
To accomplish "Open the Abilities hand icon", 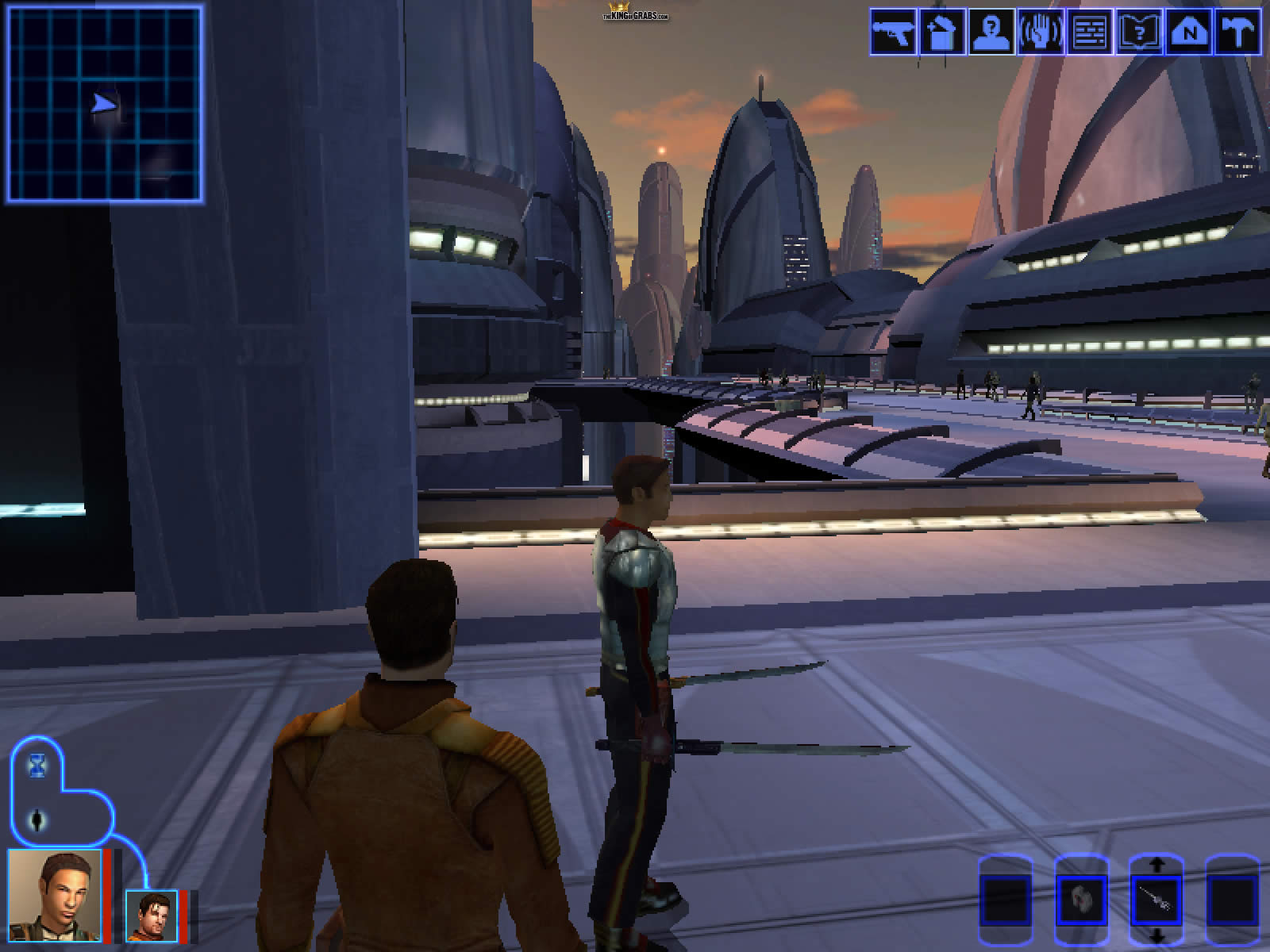I will click(1040, 32).
